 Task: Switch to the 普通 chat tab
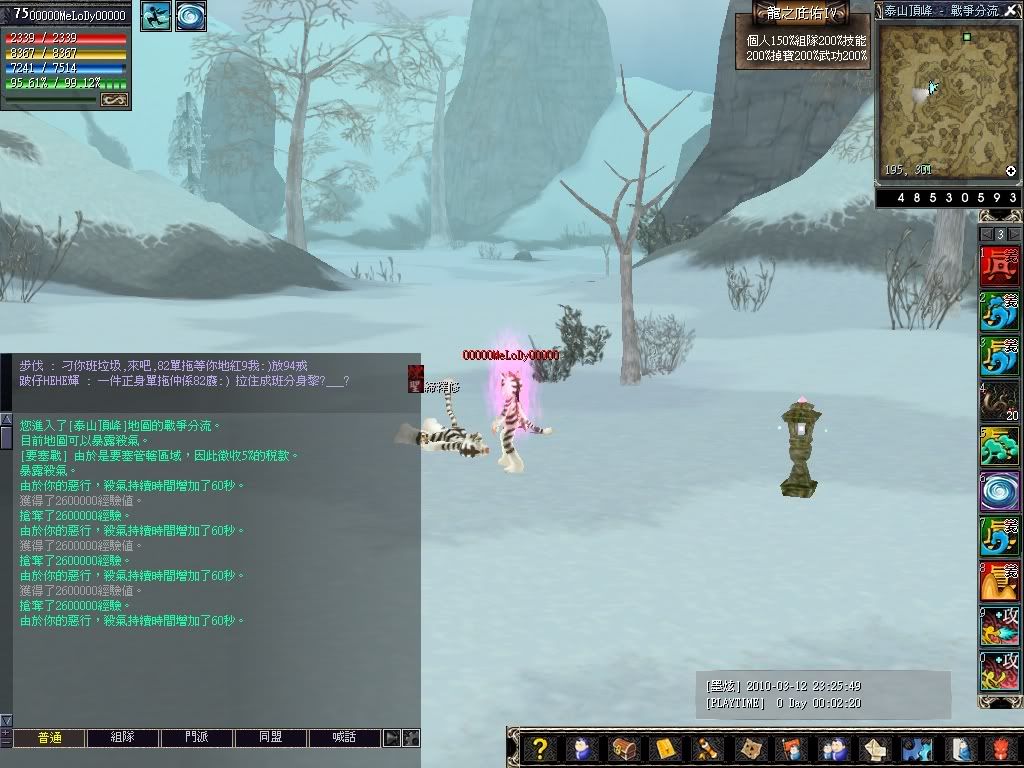point(49,738)
